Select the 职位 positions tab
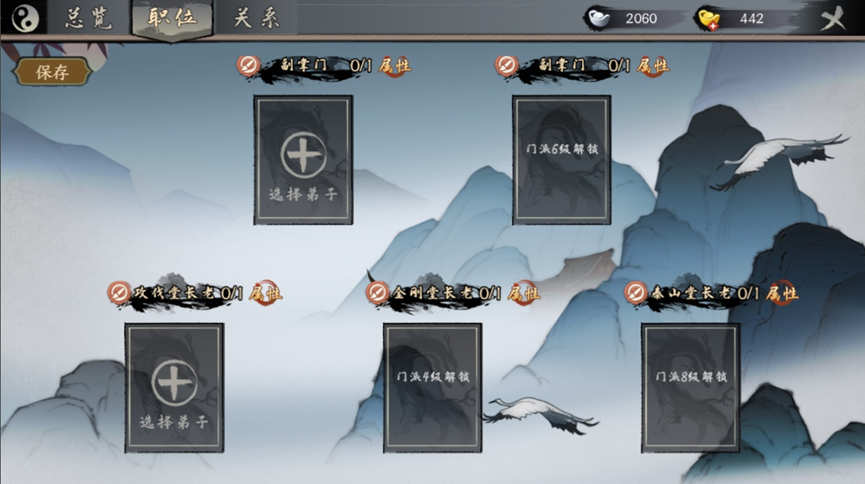Image resolution: width=865 pixels, height=484 pixels. click(171, 18)
